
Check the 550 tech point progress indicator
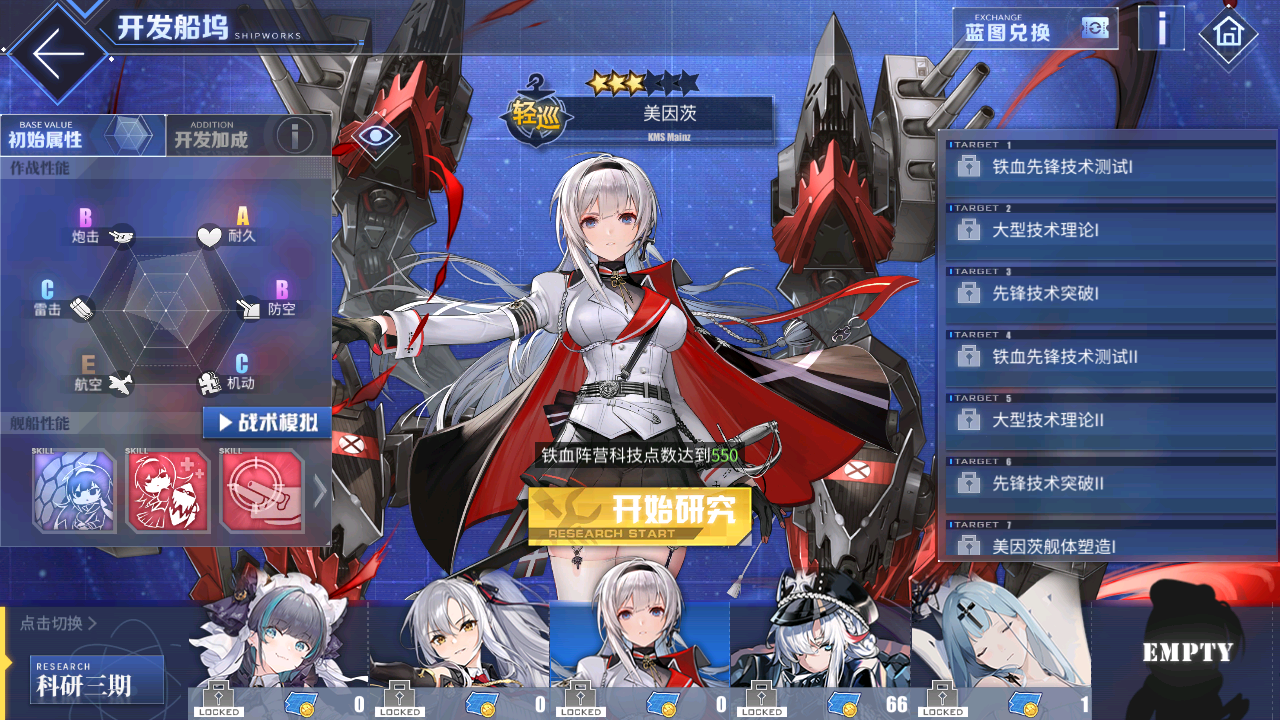[640, 453]
